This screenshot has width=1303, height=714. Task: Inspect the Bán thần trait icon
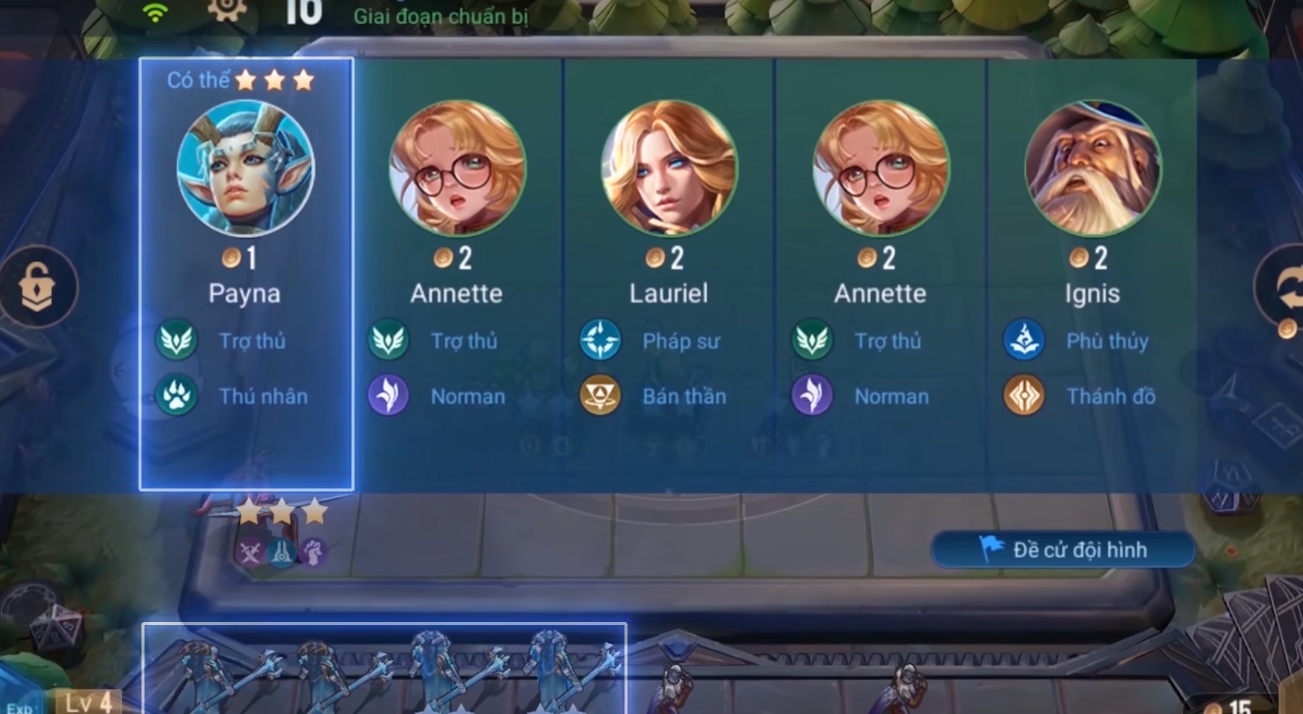[600, 396]
